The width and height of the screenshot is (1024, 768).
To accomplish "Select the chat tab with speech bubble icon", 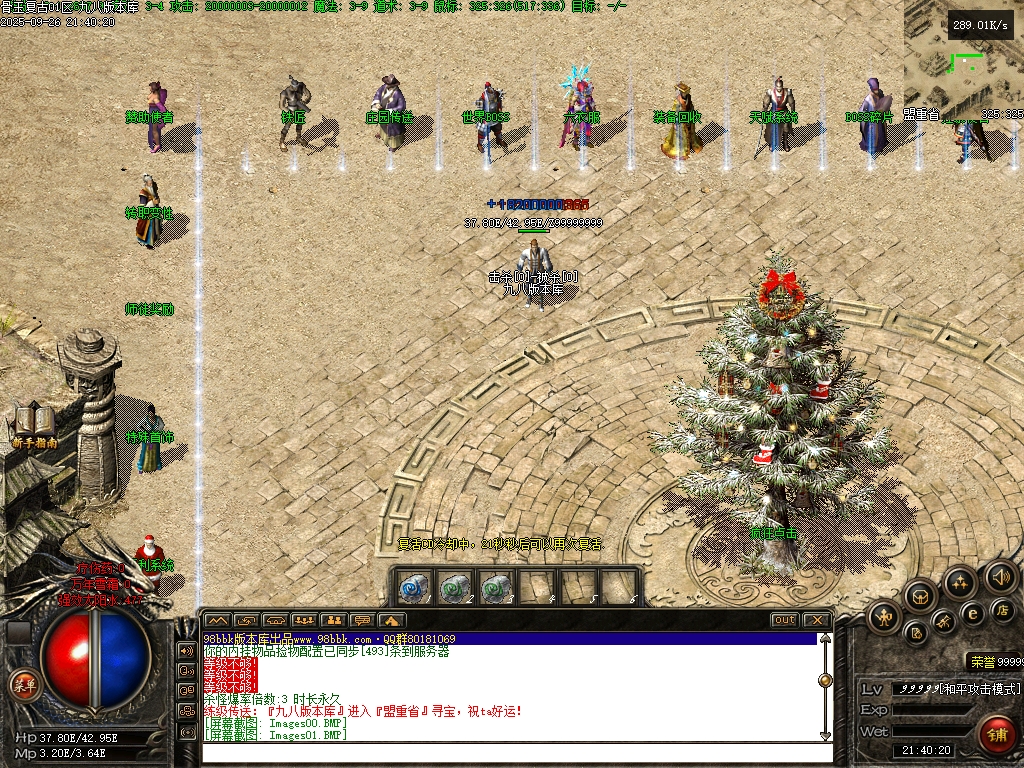I will tap(362, 620).
